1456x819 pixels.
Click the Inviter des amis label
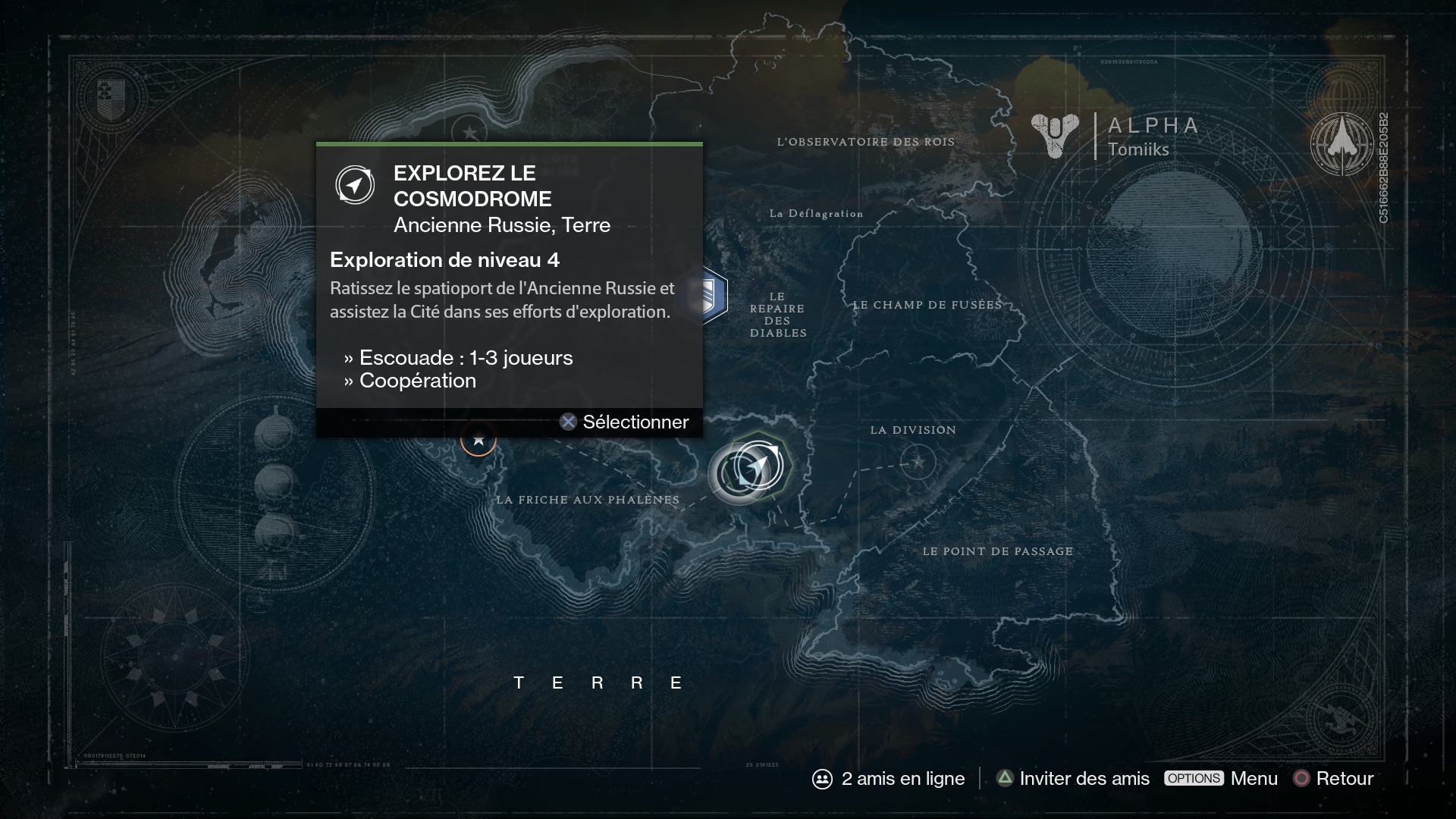click(1084, 779)
